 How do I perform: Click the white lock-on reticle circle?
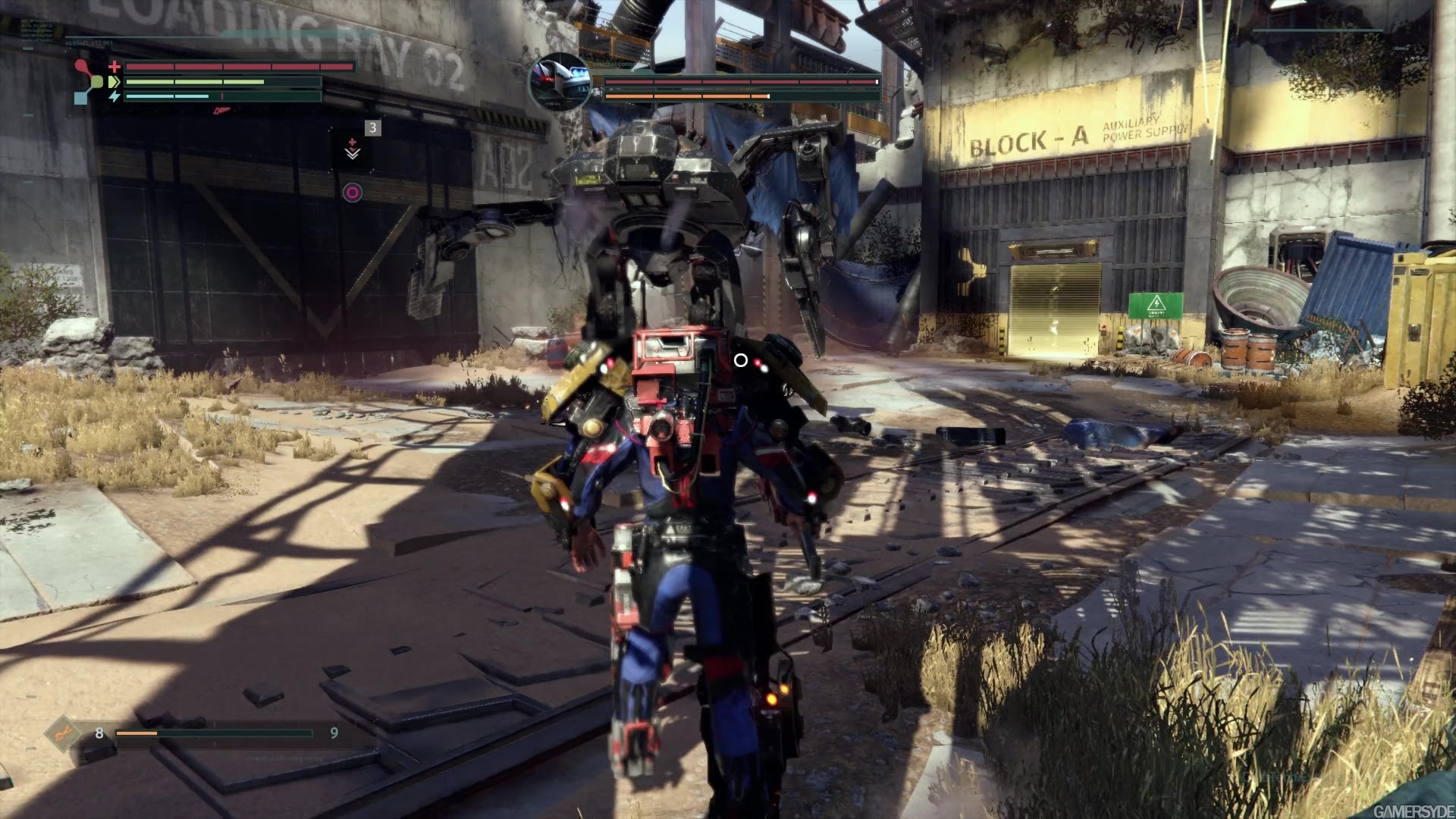pos(741,361)
